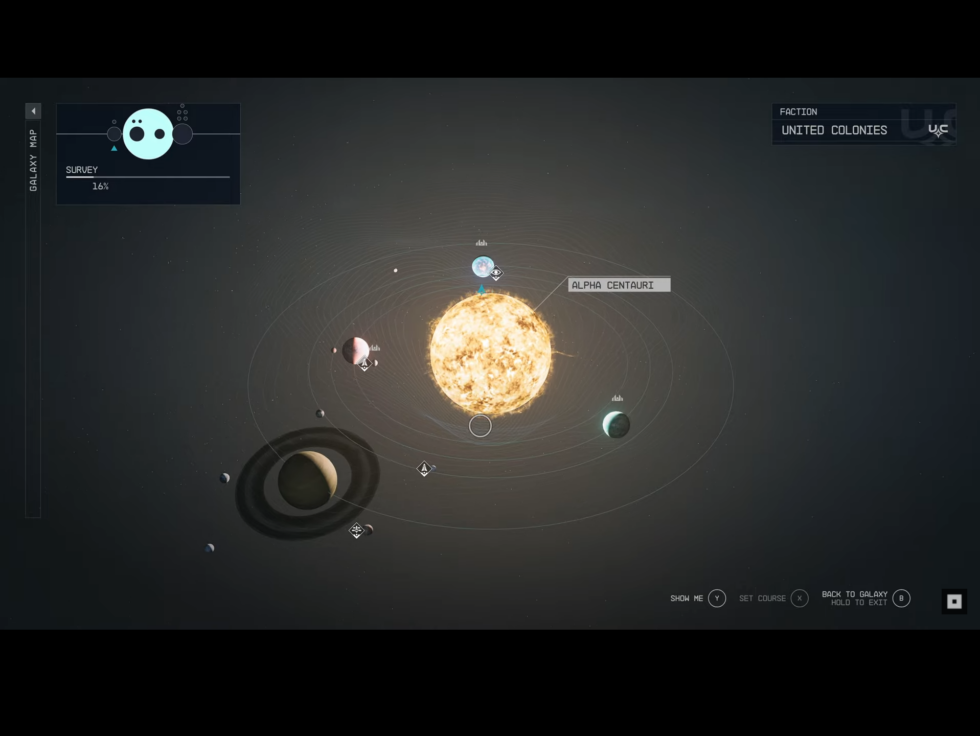Viewport: 980px width, 736px height.
Task: Select the Alpha Centauri star label
Action: [x=619, y=285]
